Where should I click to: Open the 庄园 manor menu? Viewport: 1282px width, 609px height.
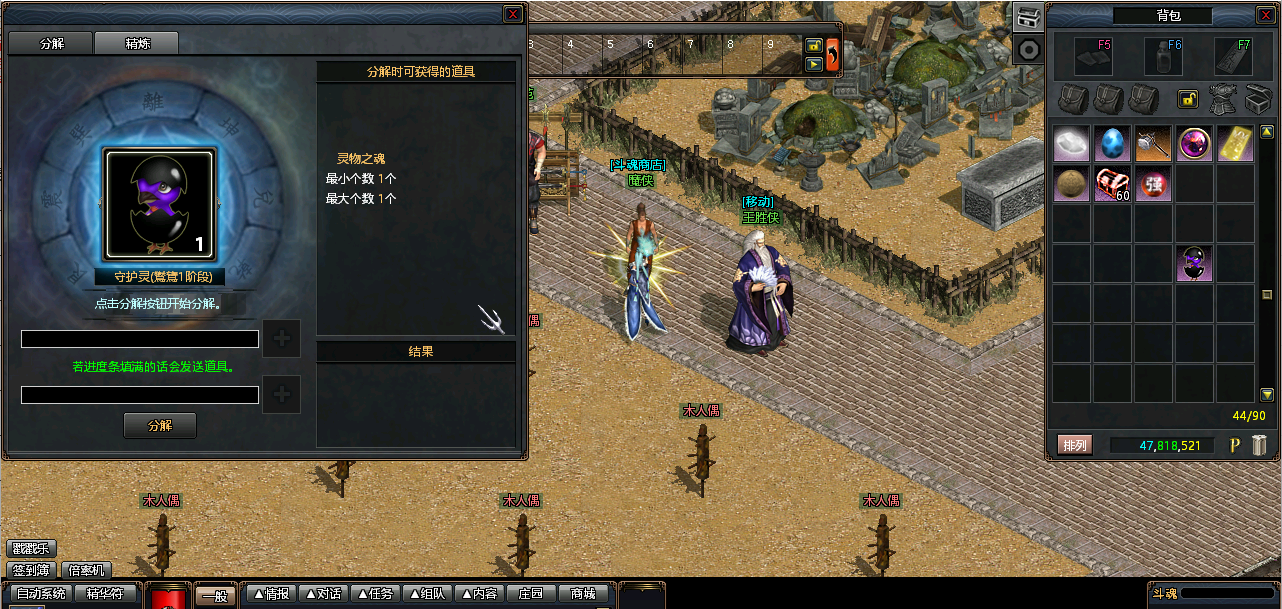tap(531, 594)
